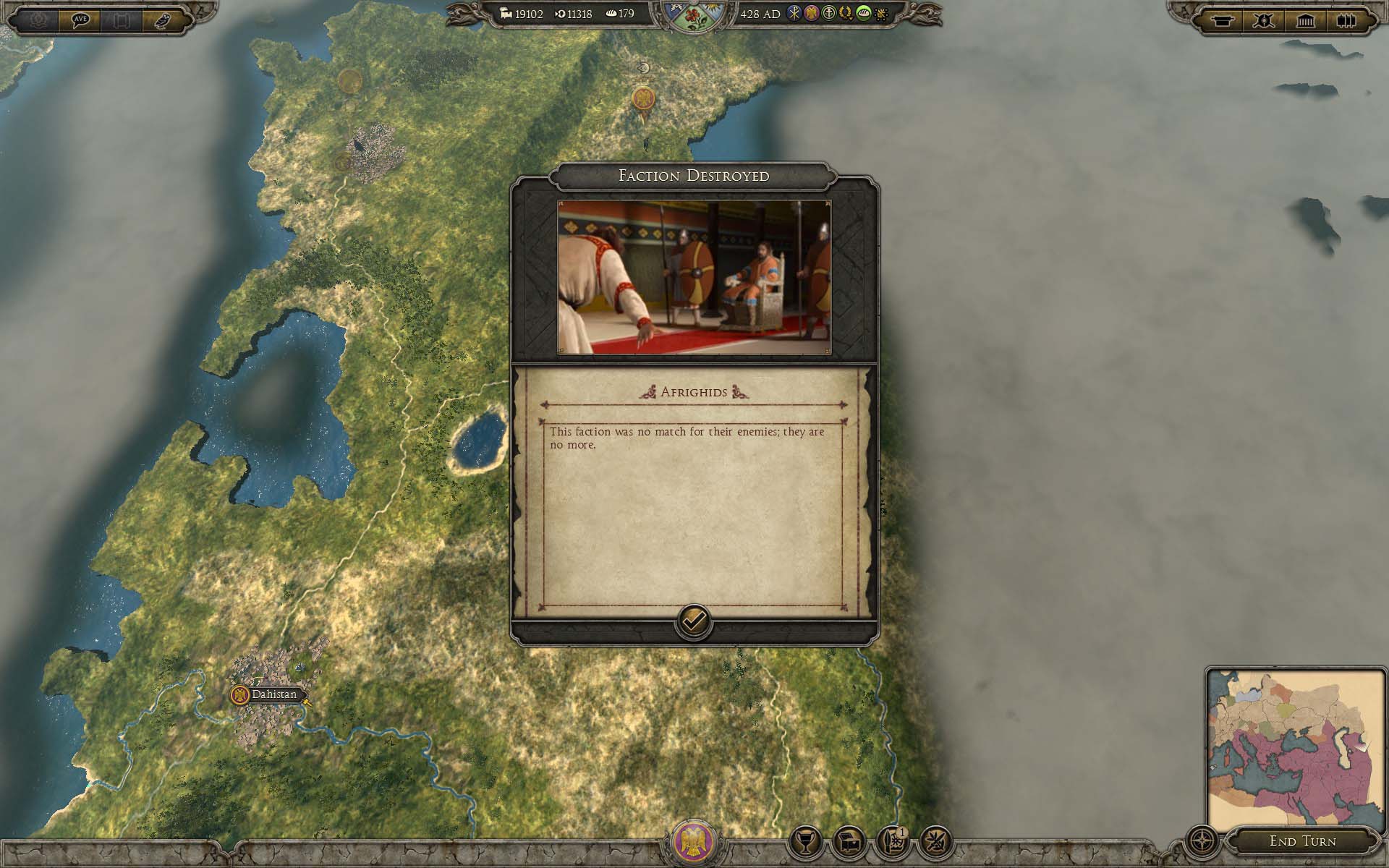Click the Chi-Rho Christianity effect icon

(x=794, y=14)
